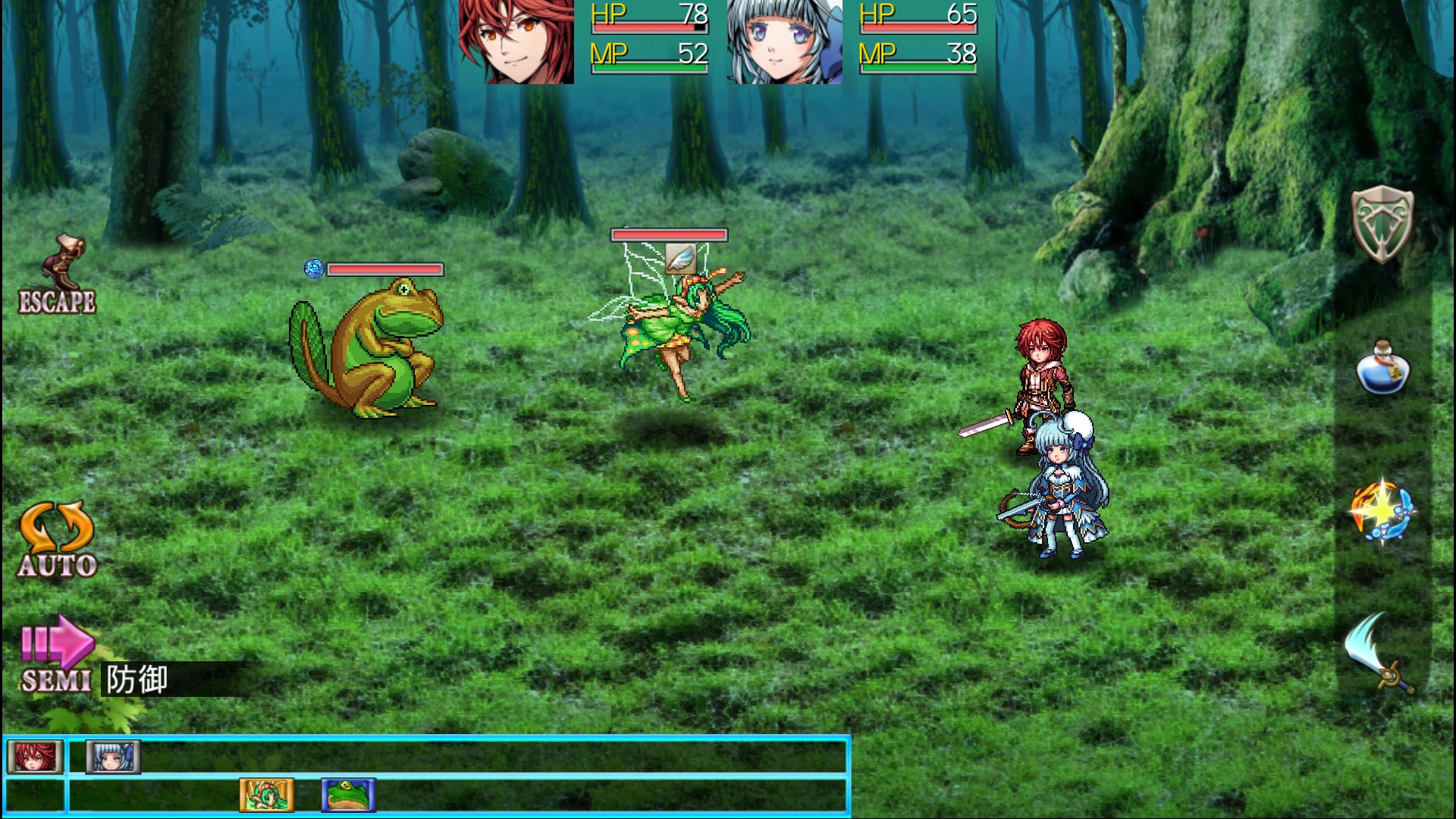Image resolution: width=1456 pixels, height=819 pixels.
Task: Select the silver-haired girl portrait
Action: [785, 42]
